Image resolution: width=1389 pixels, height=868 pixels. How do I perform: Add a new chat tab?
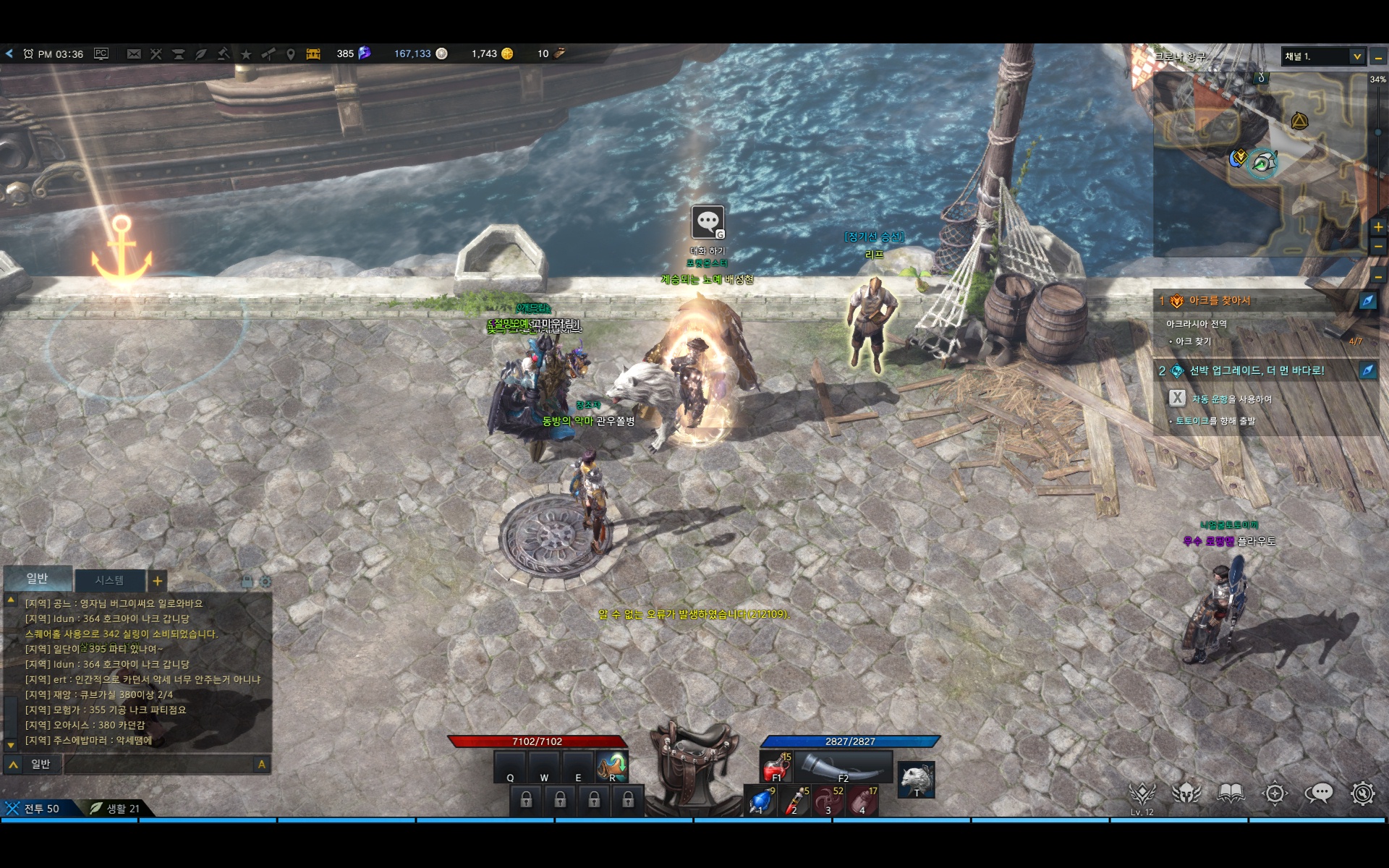click(157, 580)
